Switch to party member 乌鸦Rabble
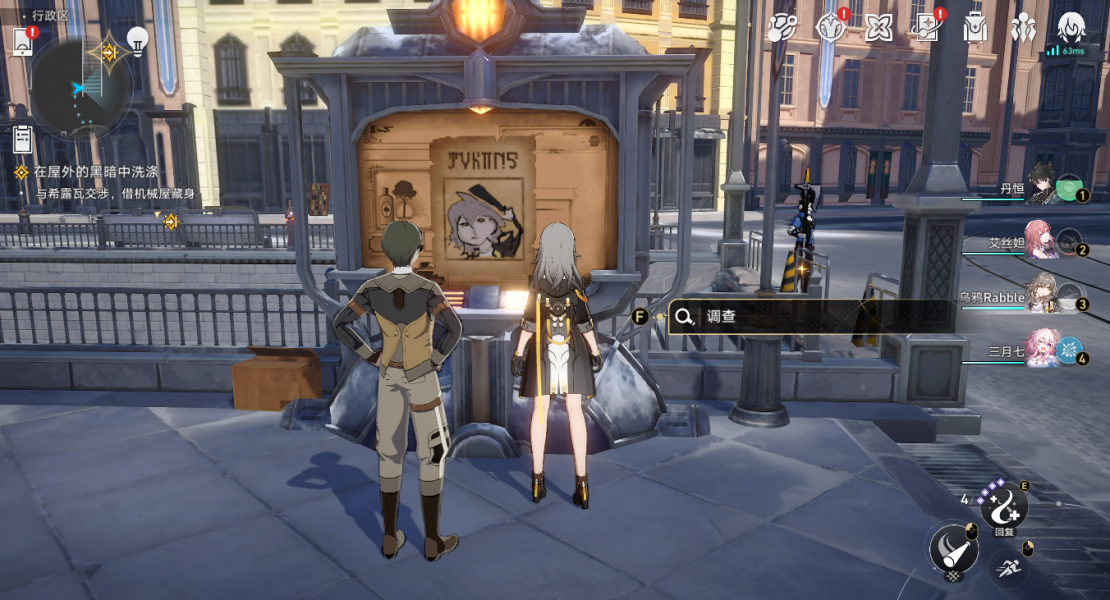This screenshot has height=600, width=1110. click(x=1043, y=294)
